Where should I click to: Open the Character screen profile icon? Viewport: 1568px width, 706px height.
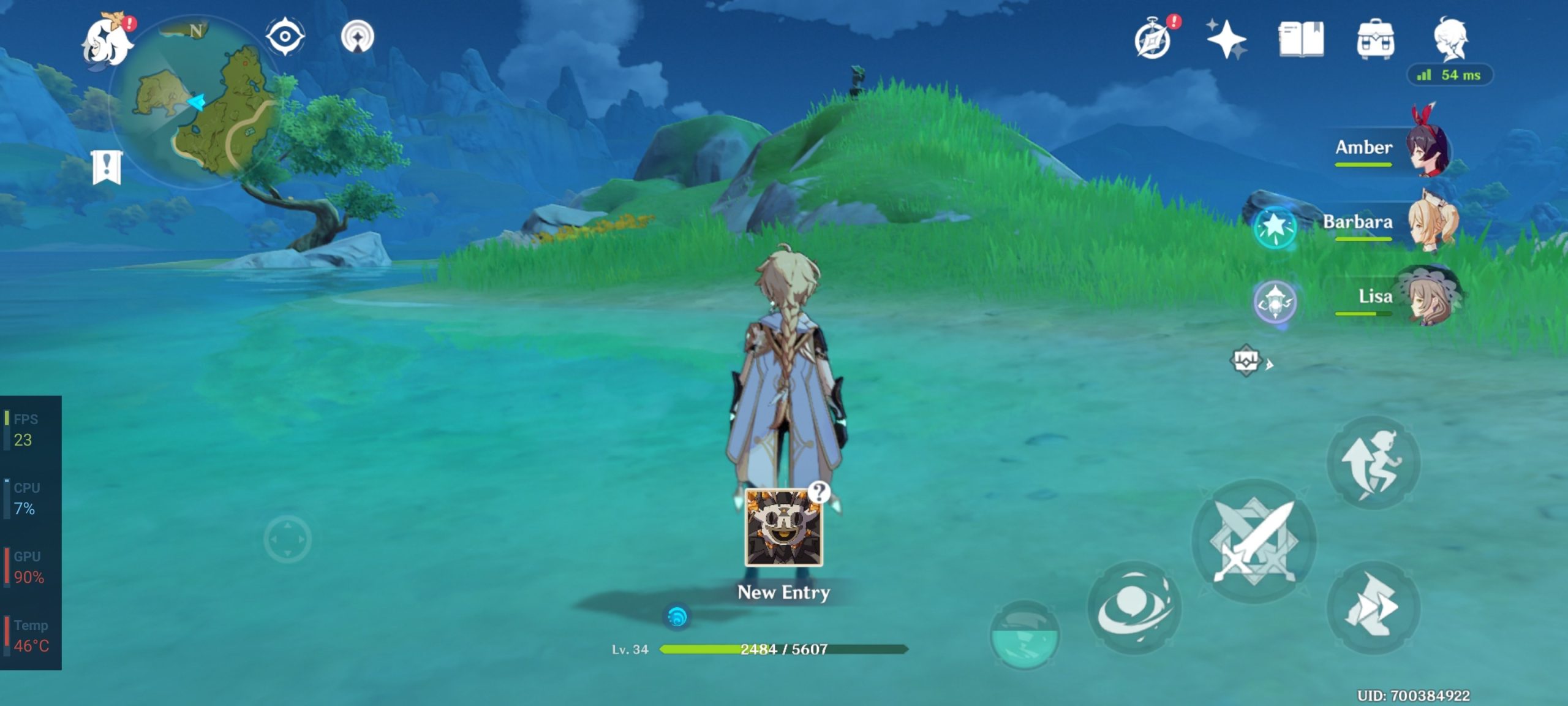[1450, 39]
